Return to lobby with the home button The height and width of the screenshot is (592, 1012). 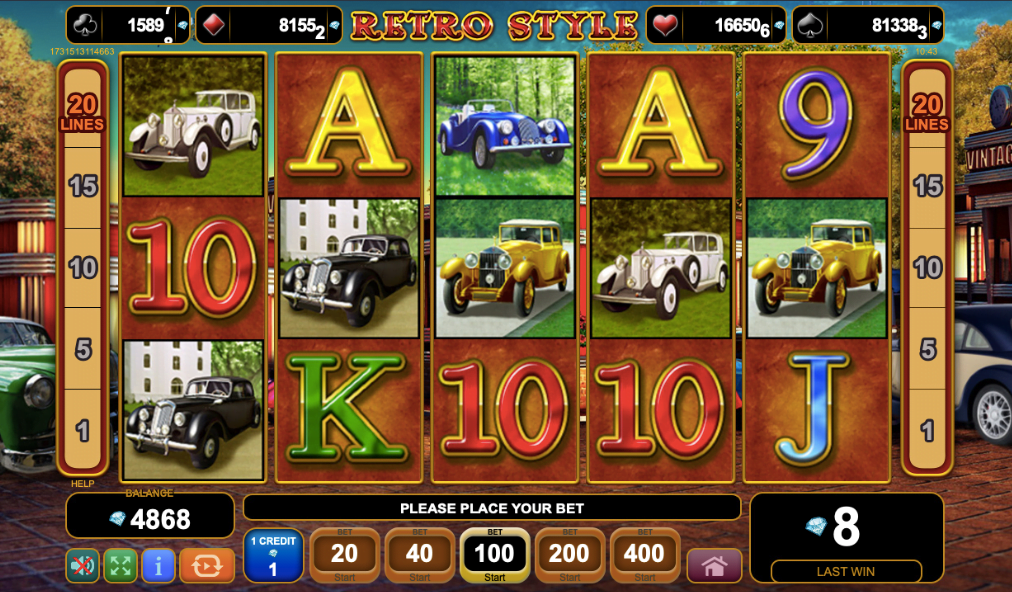[x=714, y=566]
